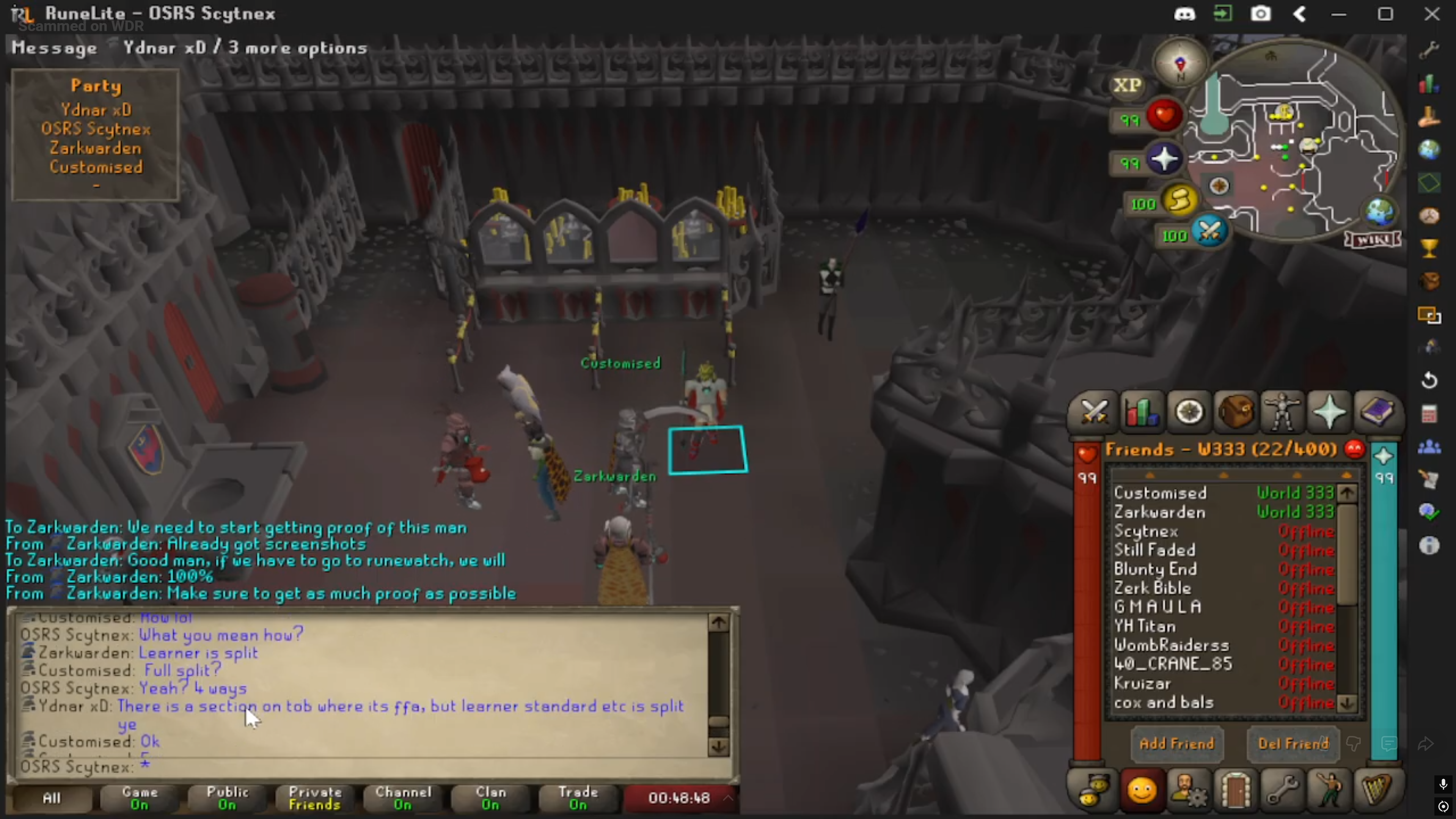
Task: Take a screenshot with the camera button
Action: click(1260, 14)
